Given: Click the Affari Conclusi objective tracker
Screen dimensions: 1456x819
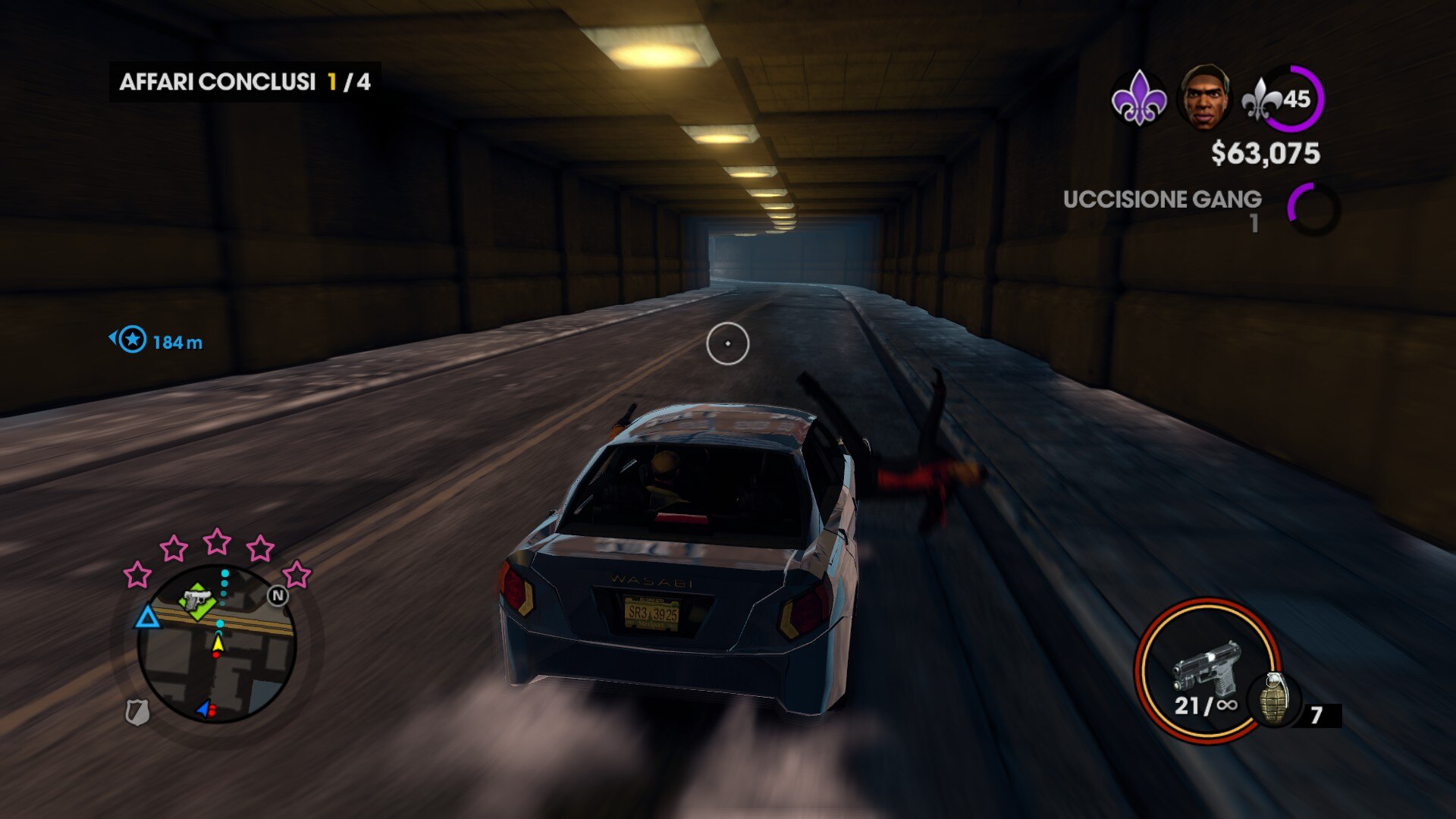Looking at the screenshot, I should click(x=245, y=82).
